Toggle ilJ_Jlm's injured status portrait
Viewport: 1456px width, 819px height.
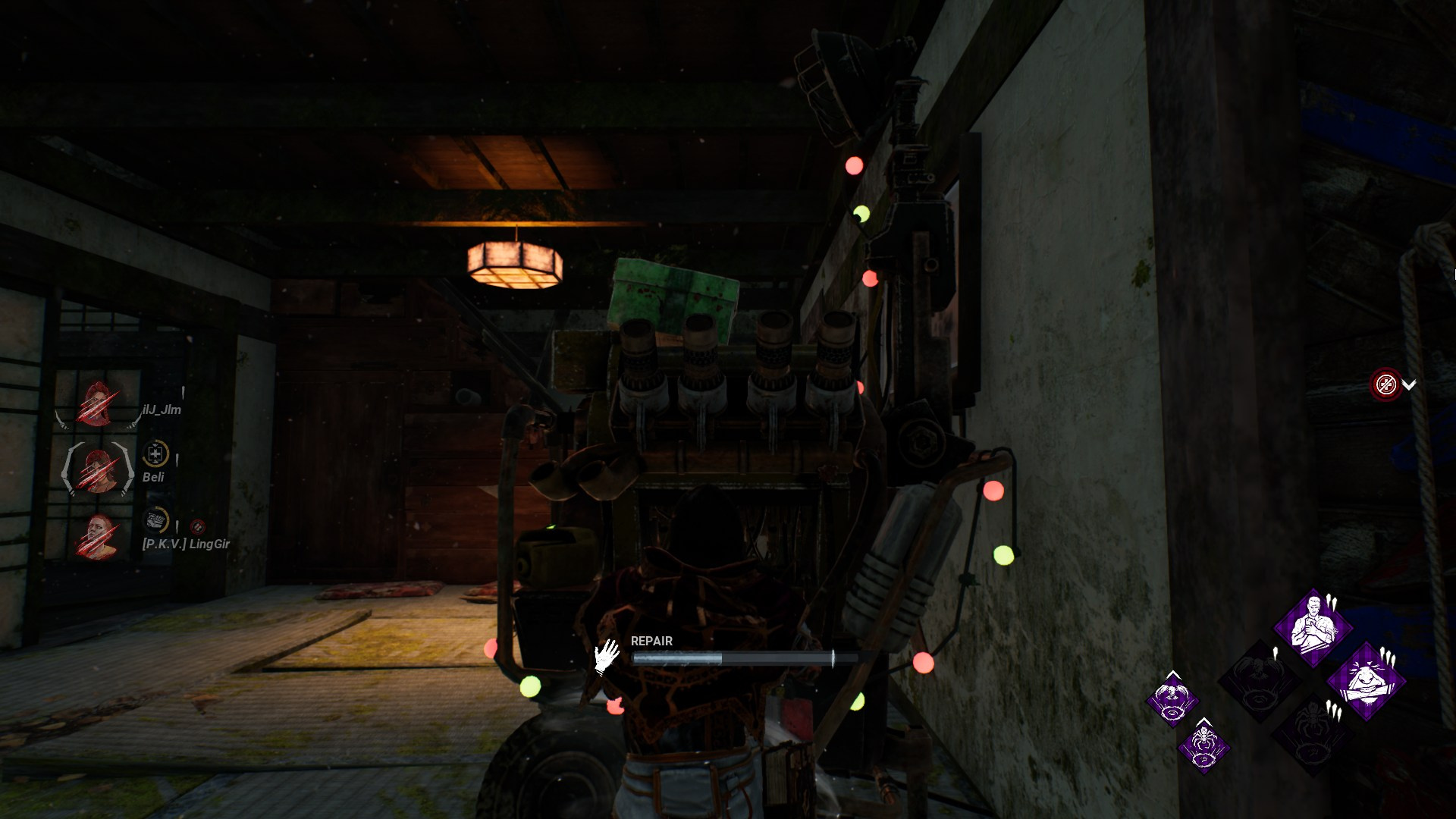[x=96, y=404]
